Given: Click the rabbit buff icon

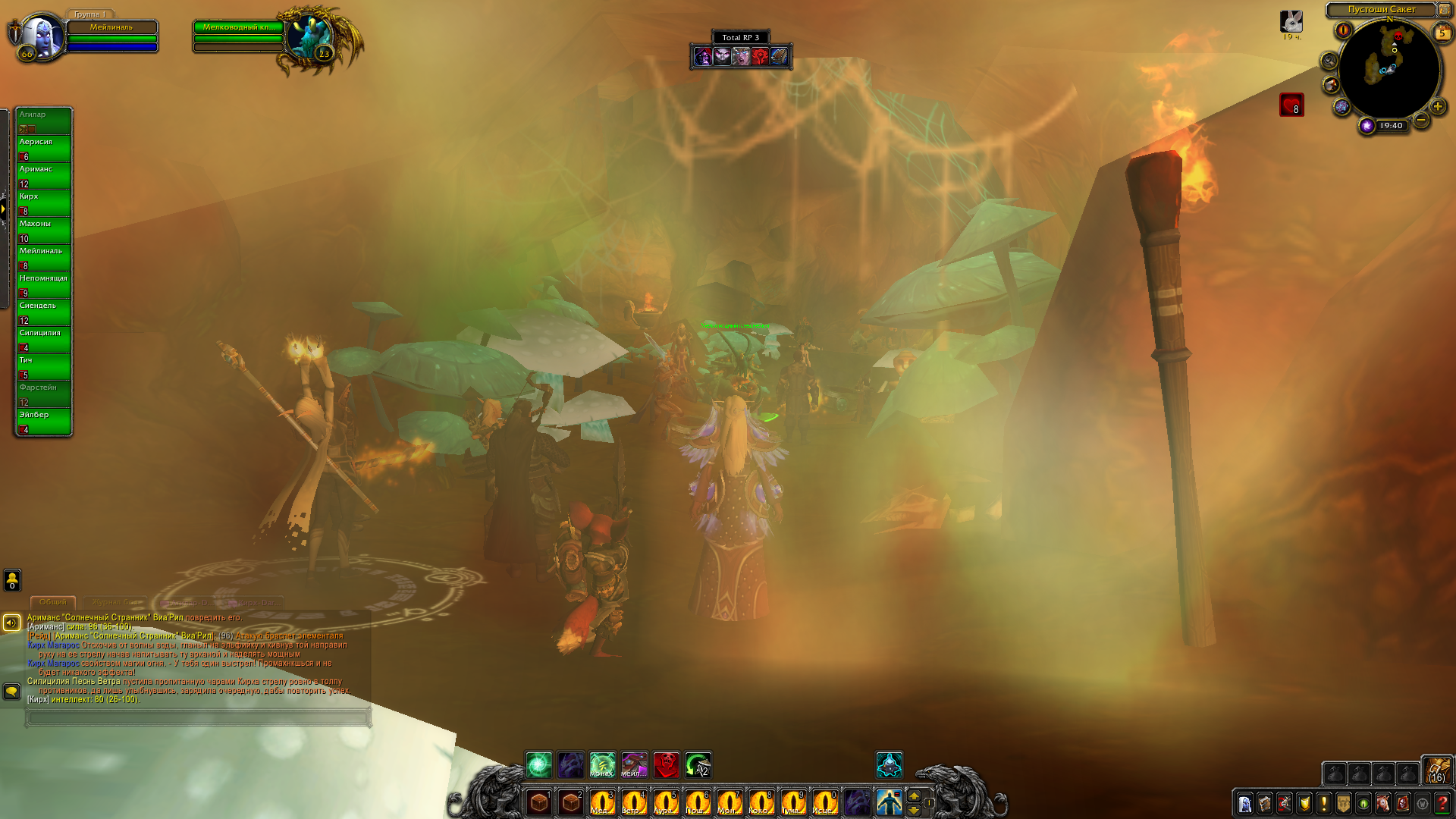Looking at the screenshot, I should (1291, 21).
